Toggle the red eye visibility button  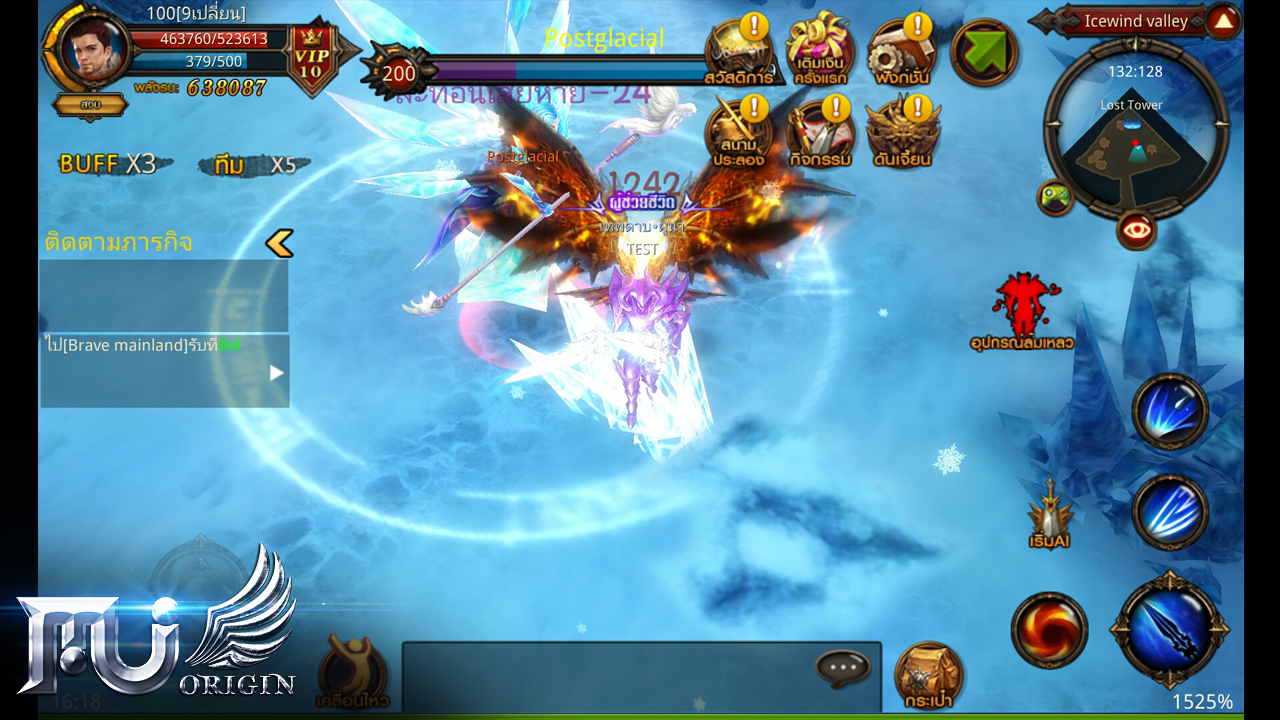[1136, 231]
